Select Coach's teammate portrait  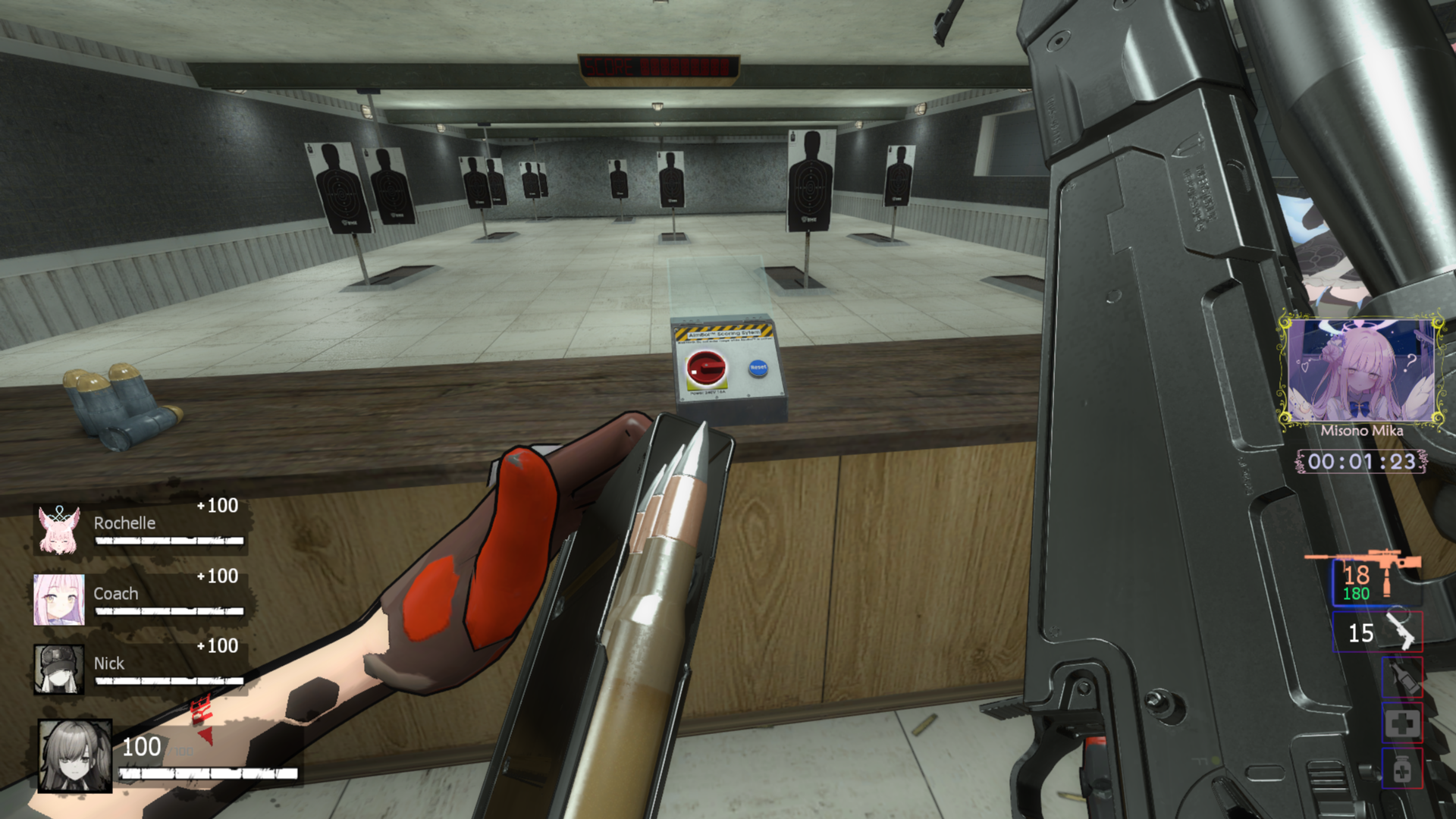[59, 599]
